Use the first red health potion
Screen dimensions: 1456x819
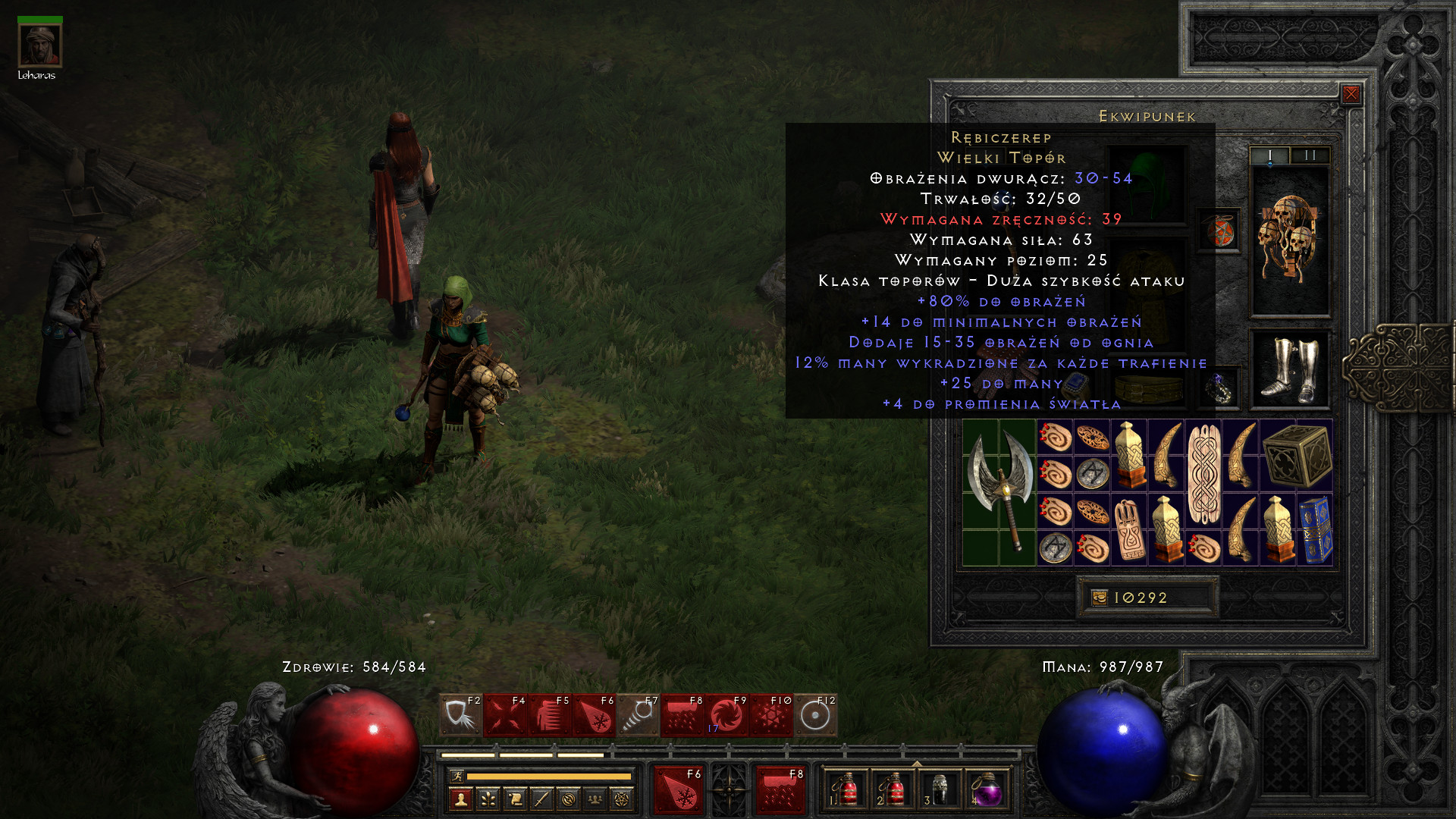point(846,791)
